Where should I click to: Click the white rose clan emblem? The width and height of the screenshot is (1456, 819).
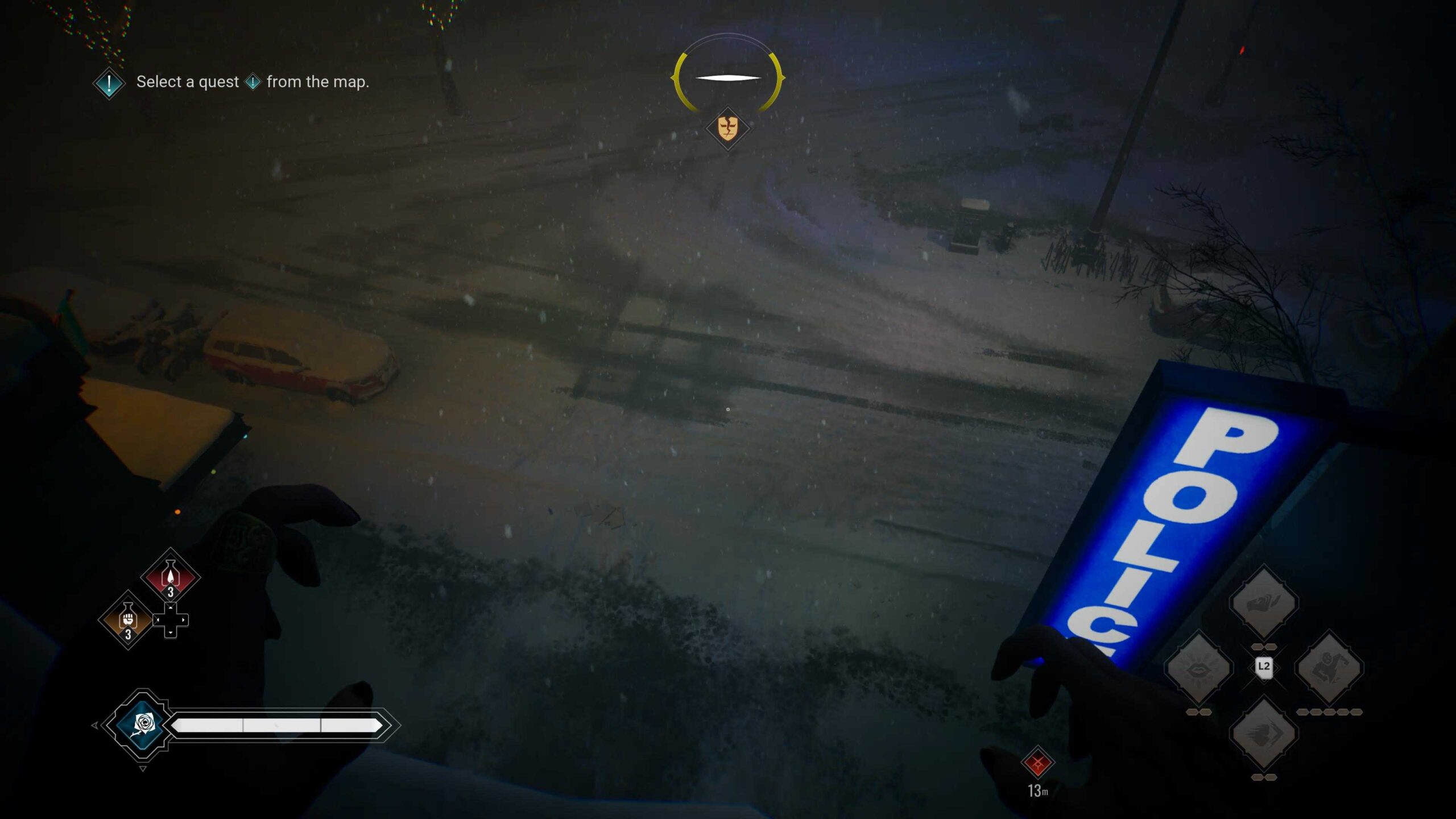[x=143, y=725]
